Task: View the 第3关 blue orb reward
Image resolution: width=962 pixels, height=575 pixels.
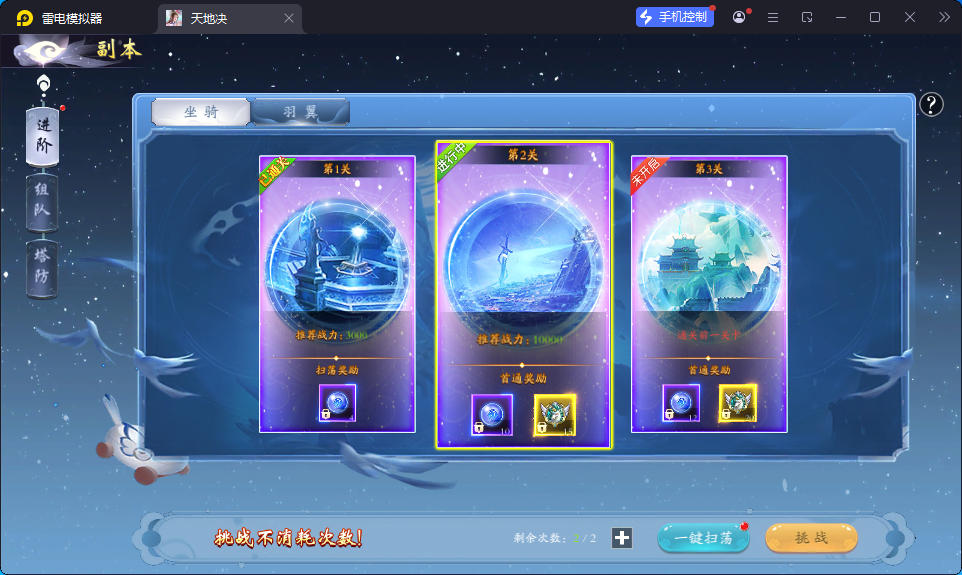Action: pyautogui.click(x=681, y=403)
